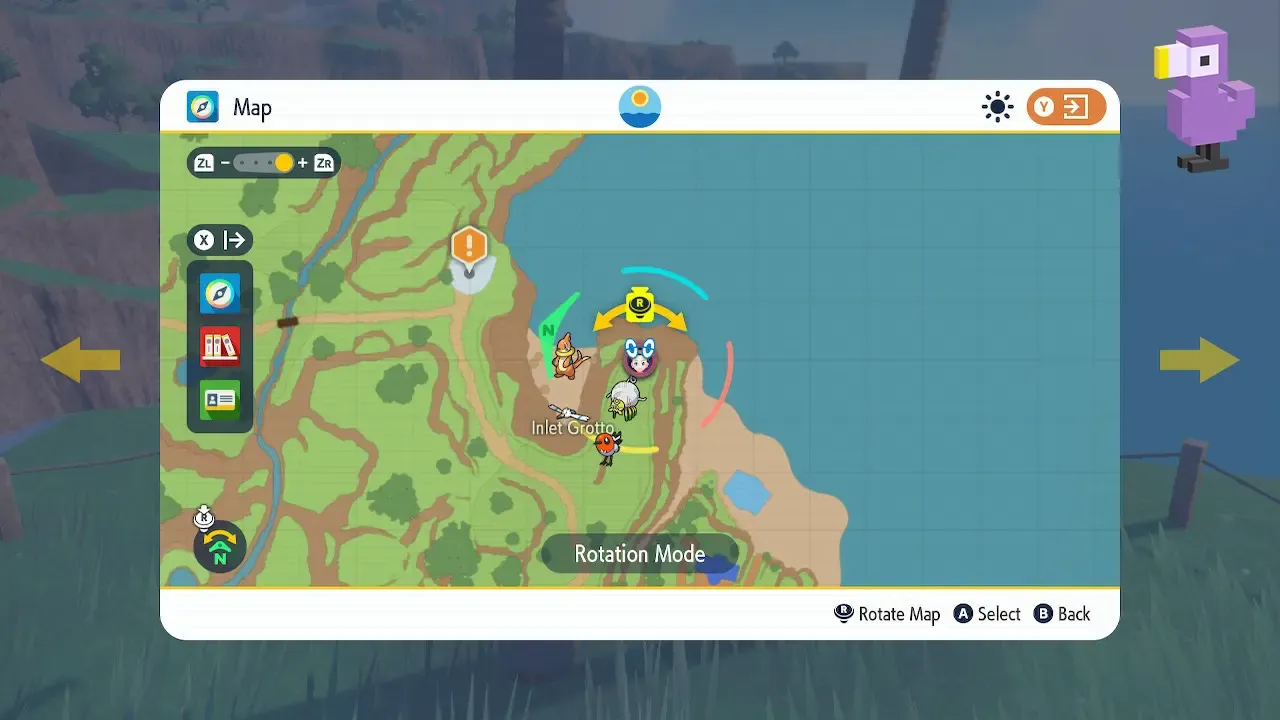
Task: Click the north-facing compass rotation icon
Action: [220, 546]
